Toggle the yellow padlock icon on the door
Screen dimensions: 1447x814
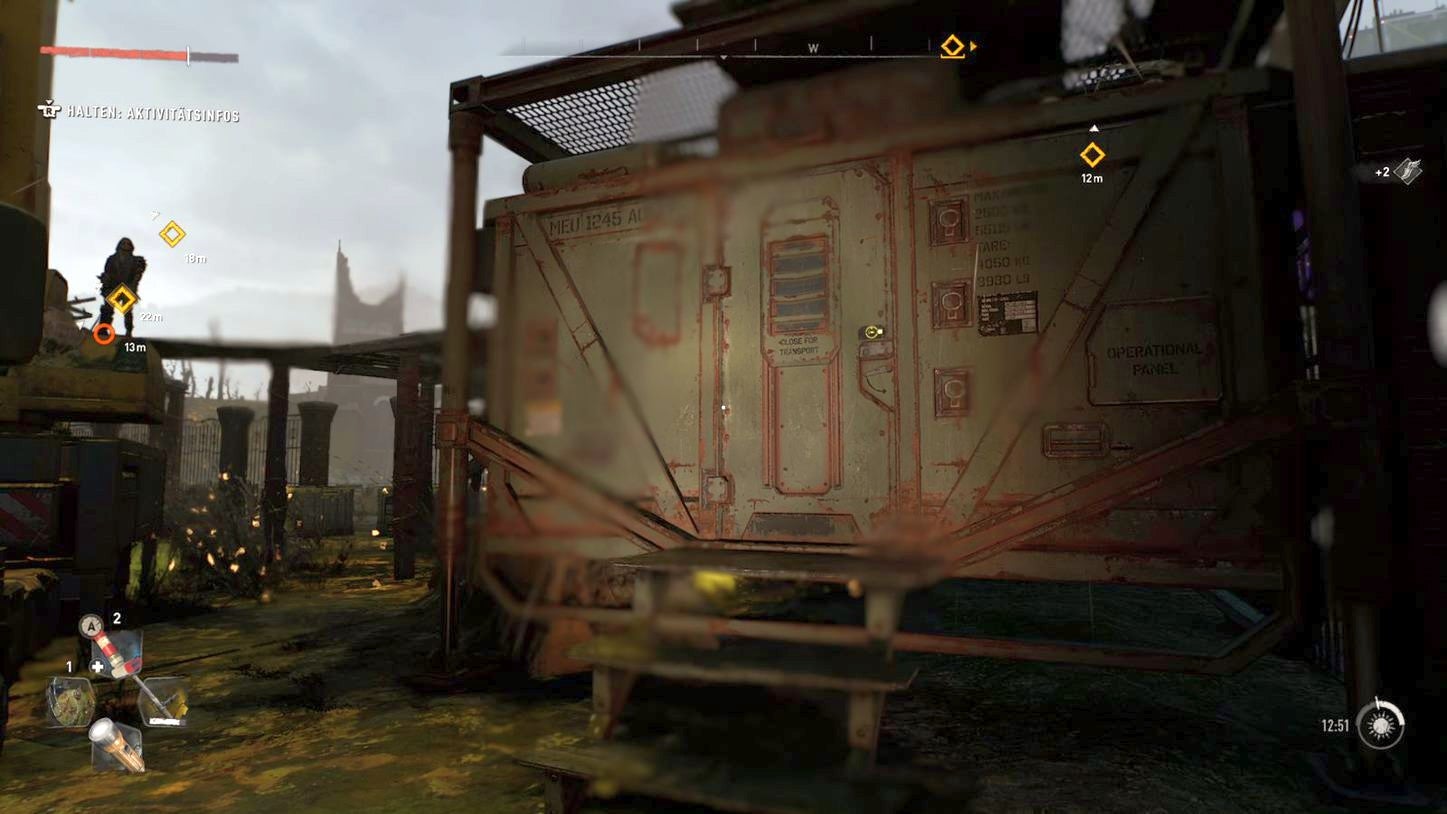tap(871, 331)
